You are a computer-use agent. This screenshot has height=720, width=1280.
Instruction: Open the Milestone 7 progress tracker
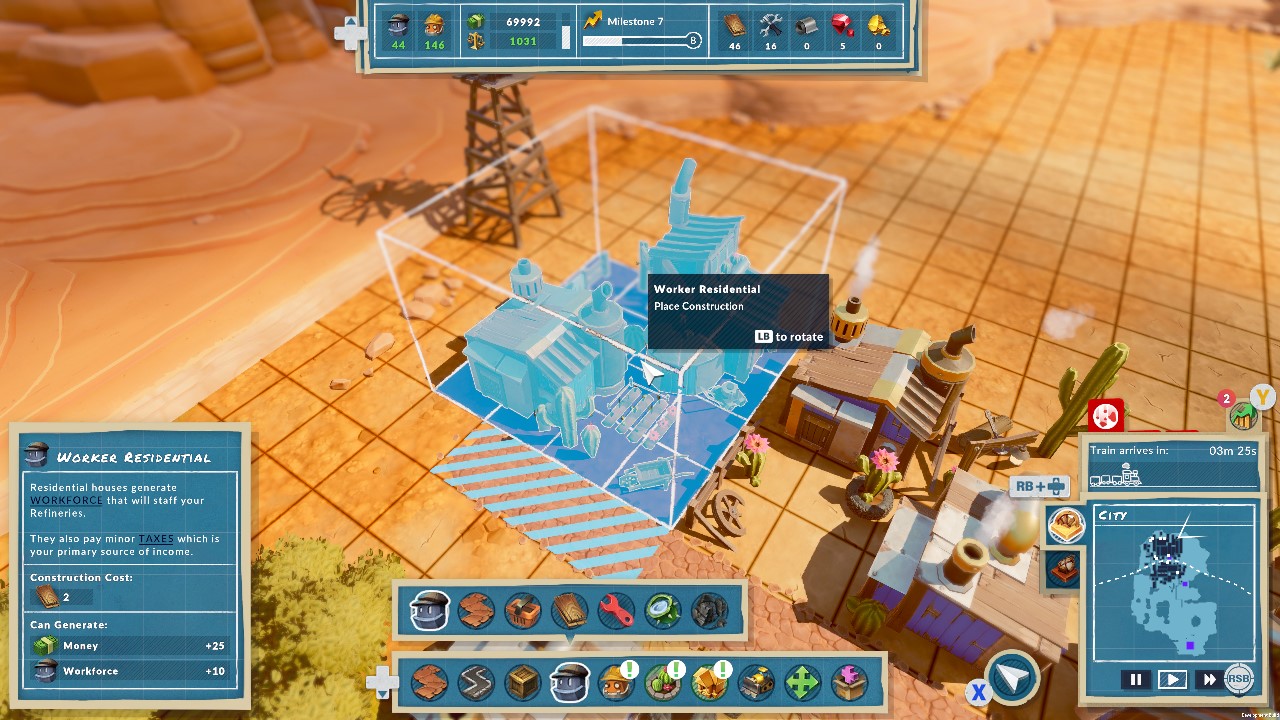[x=641, y=31]
